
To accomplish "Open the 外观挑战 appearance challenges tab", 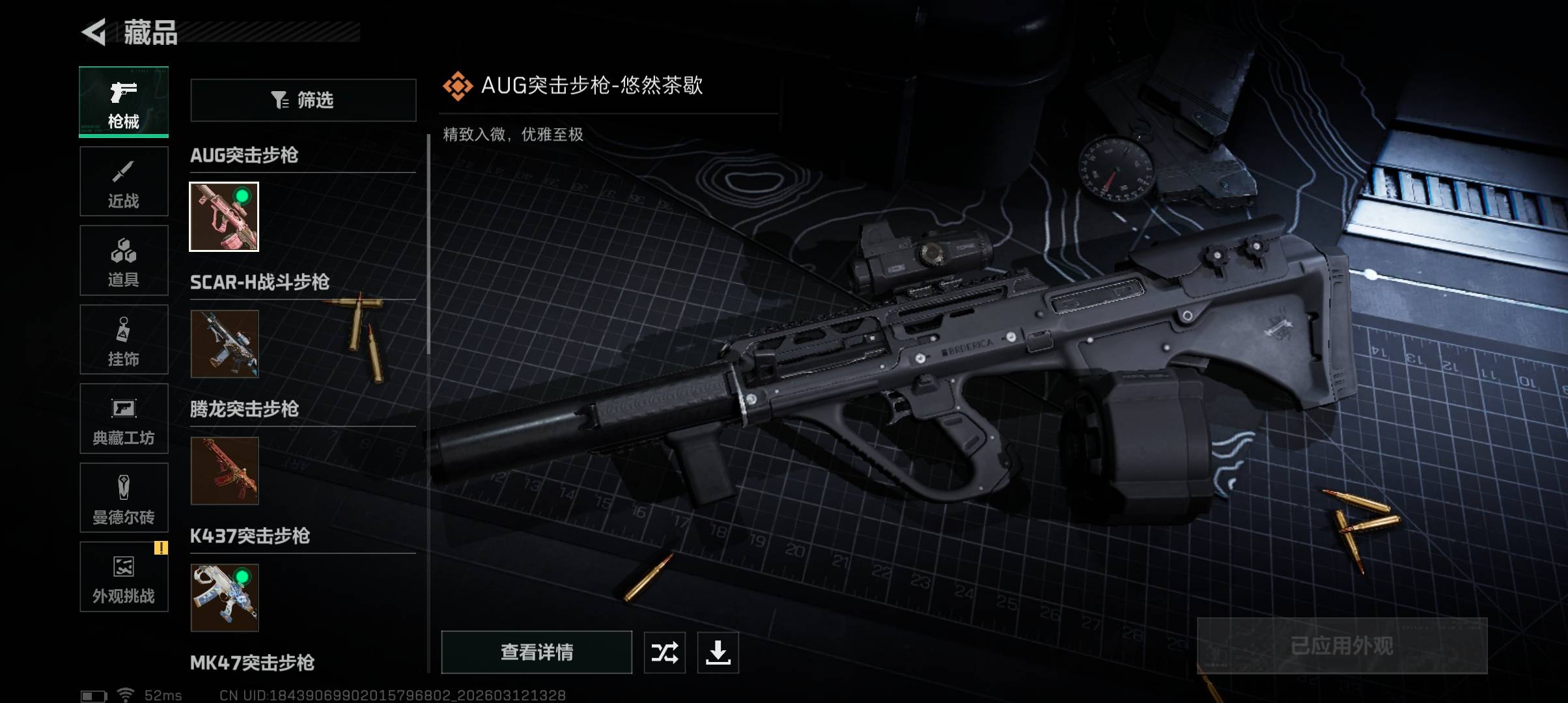I will click(124, 577).
